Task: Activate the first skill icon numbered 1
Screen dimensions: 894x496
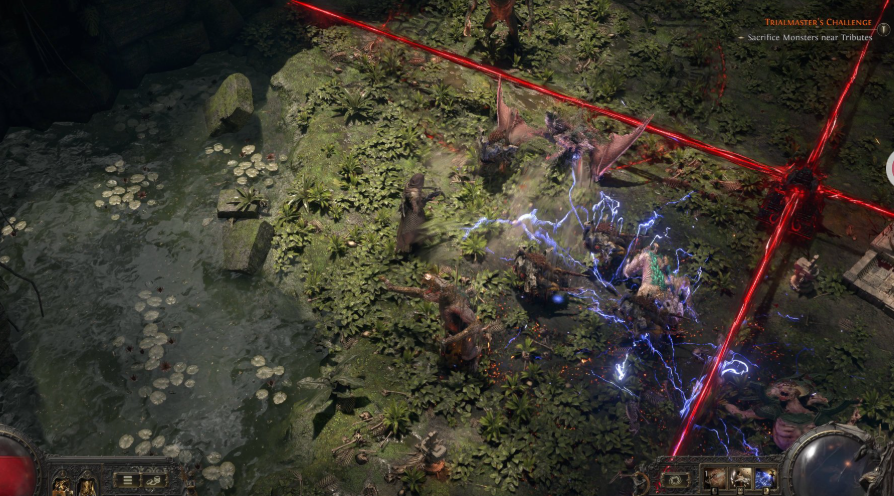Action: (x=716, y=478)
